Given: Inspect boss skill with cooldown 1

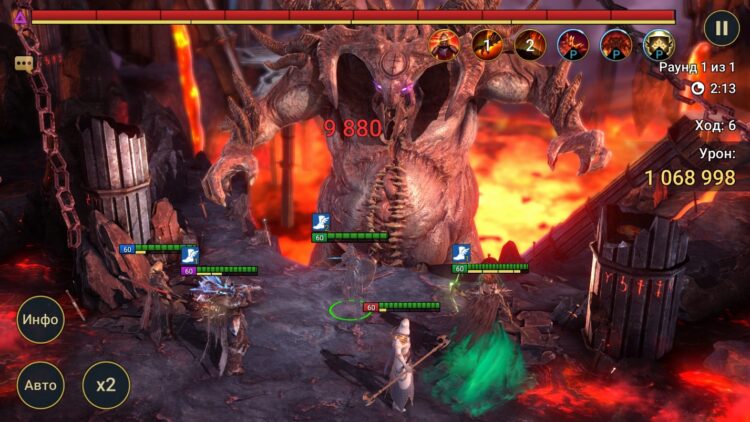Looking at the screenshot, I should 487,45.
